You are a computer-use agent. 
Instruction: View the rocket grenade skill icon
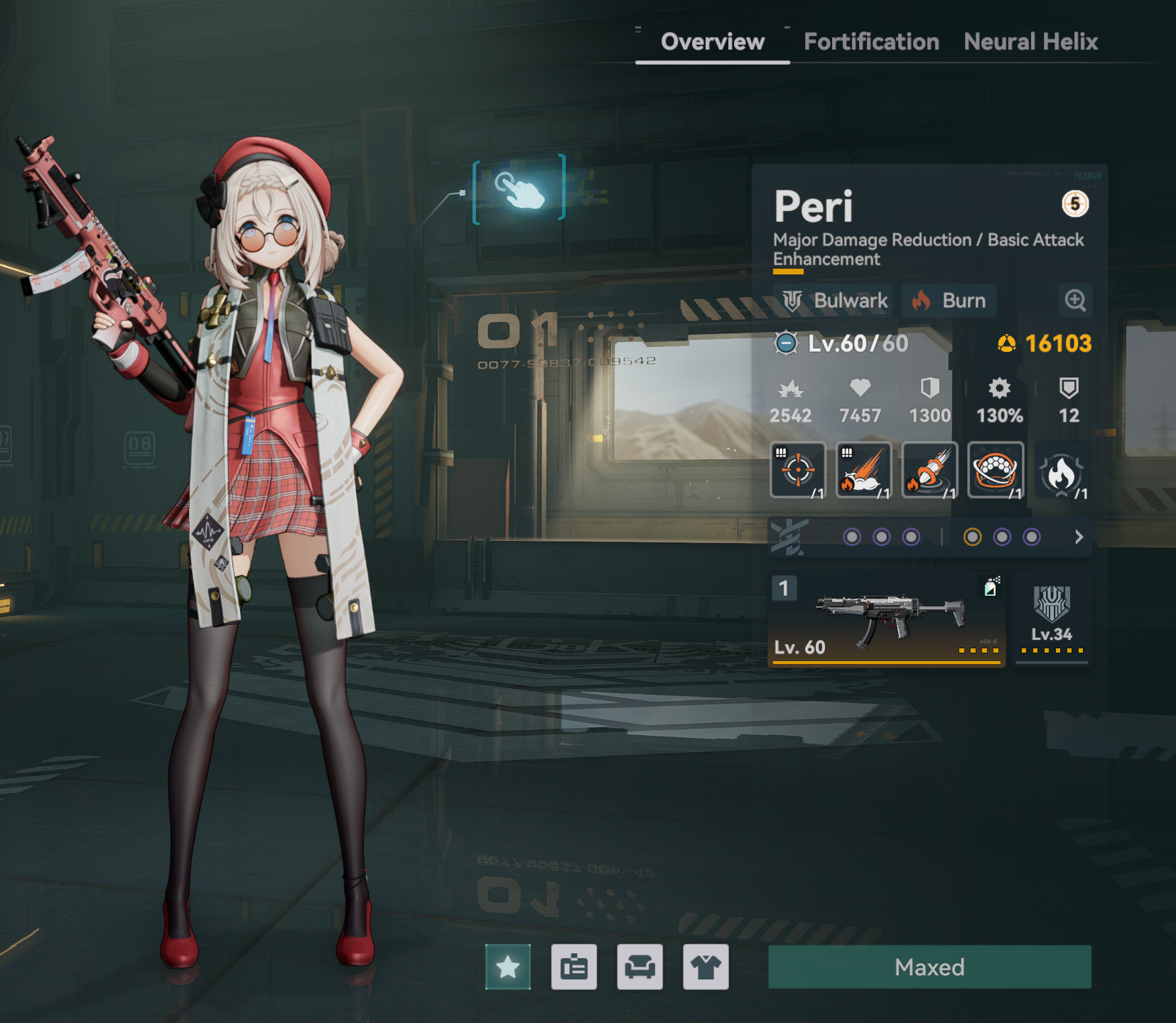929,470
